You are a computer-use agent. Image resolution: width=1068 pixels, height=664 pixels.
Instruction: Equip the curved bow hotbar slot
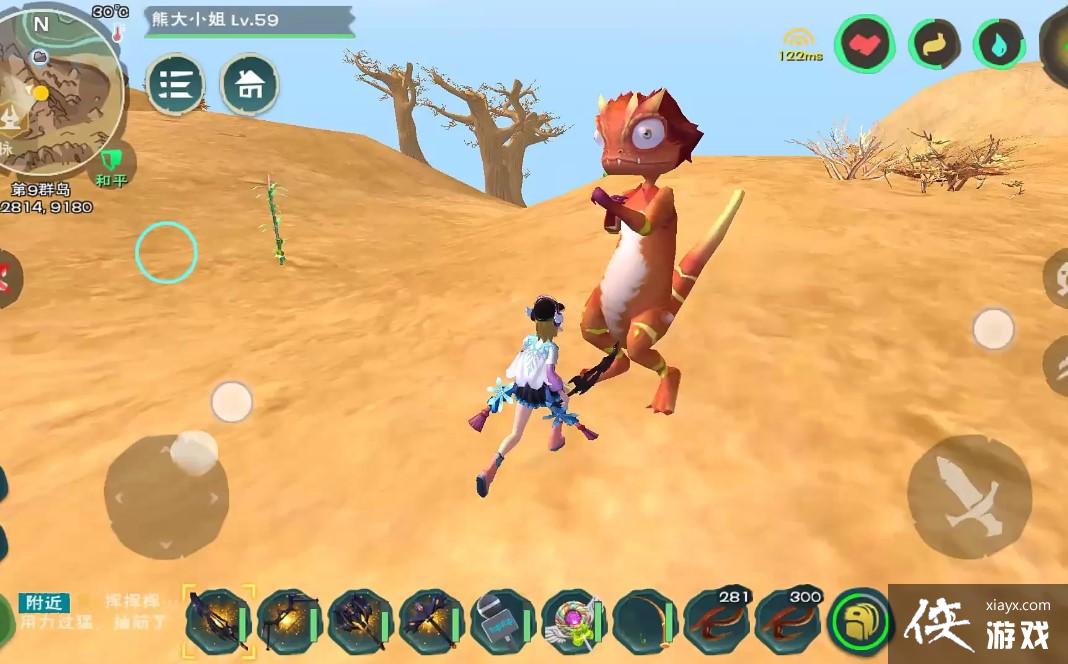pyautogui.click(x=646, y=621)
